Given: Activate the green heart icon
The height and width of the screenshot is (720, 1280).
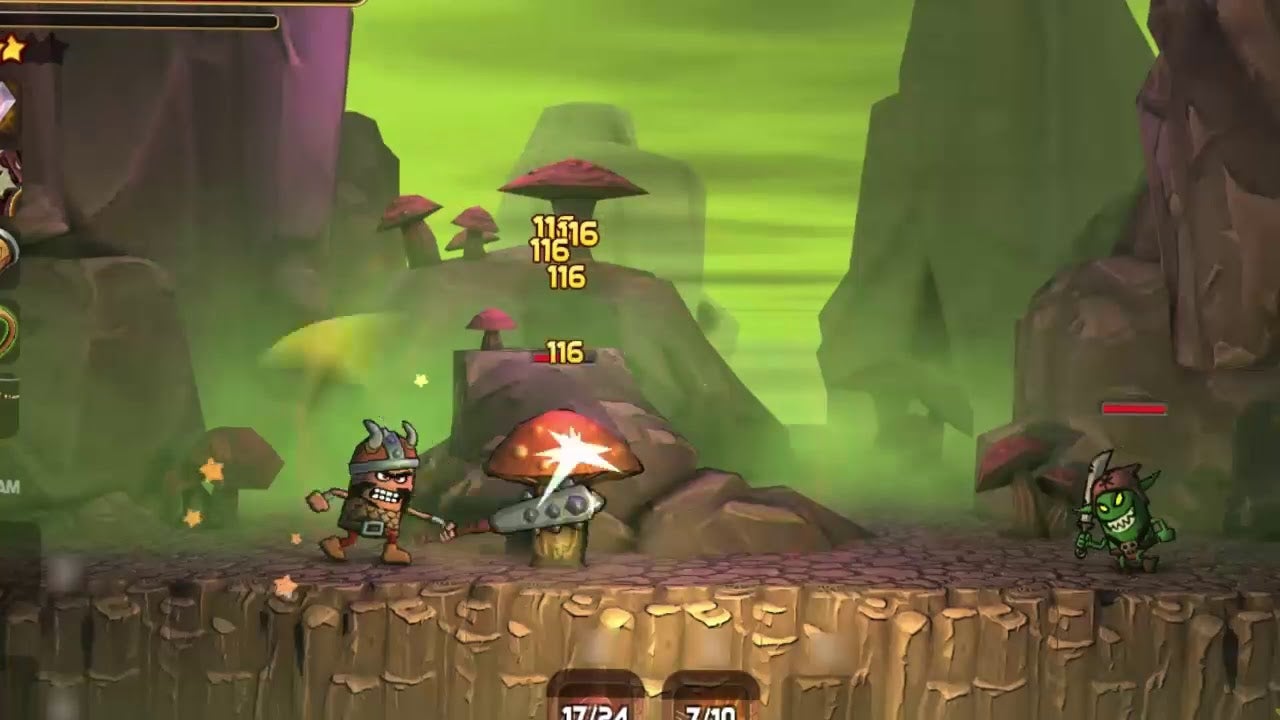Looking at the screenshot, I should (x=8, y=330).
